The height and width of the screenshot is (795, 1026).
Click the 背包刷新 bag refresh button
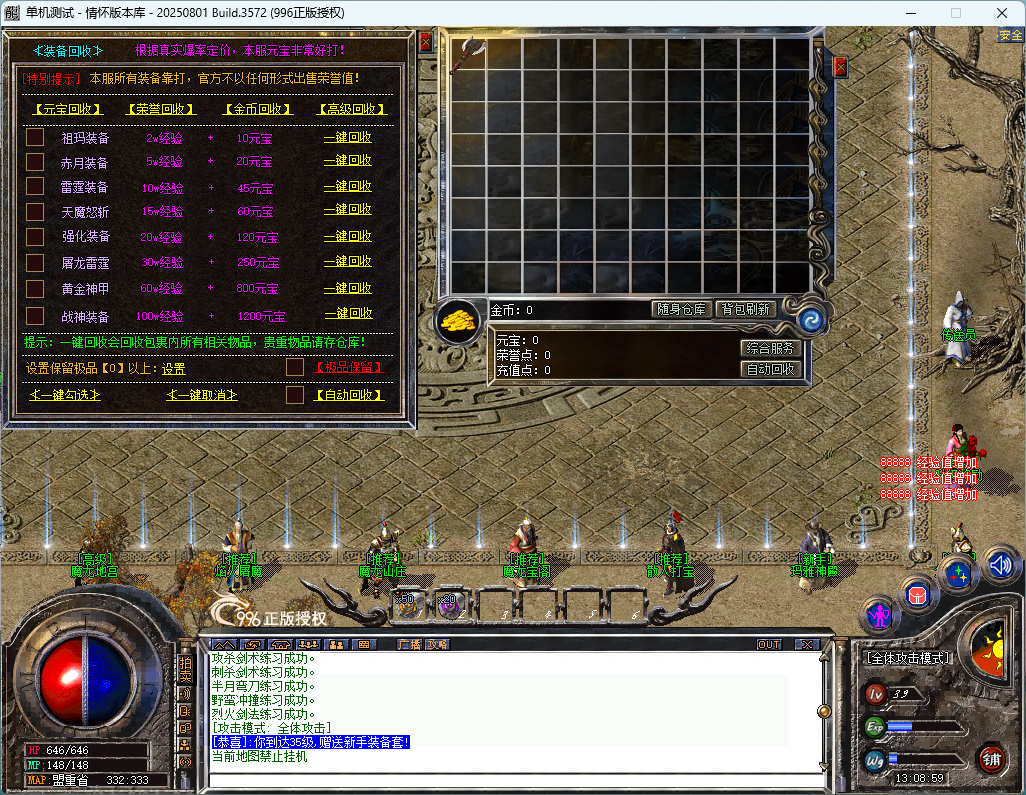click(746, 310)
